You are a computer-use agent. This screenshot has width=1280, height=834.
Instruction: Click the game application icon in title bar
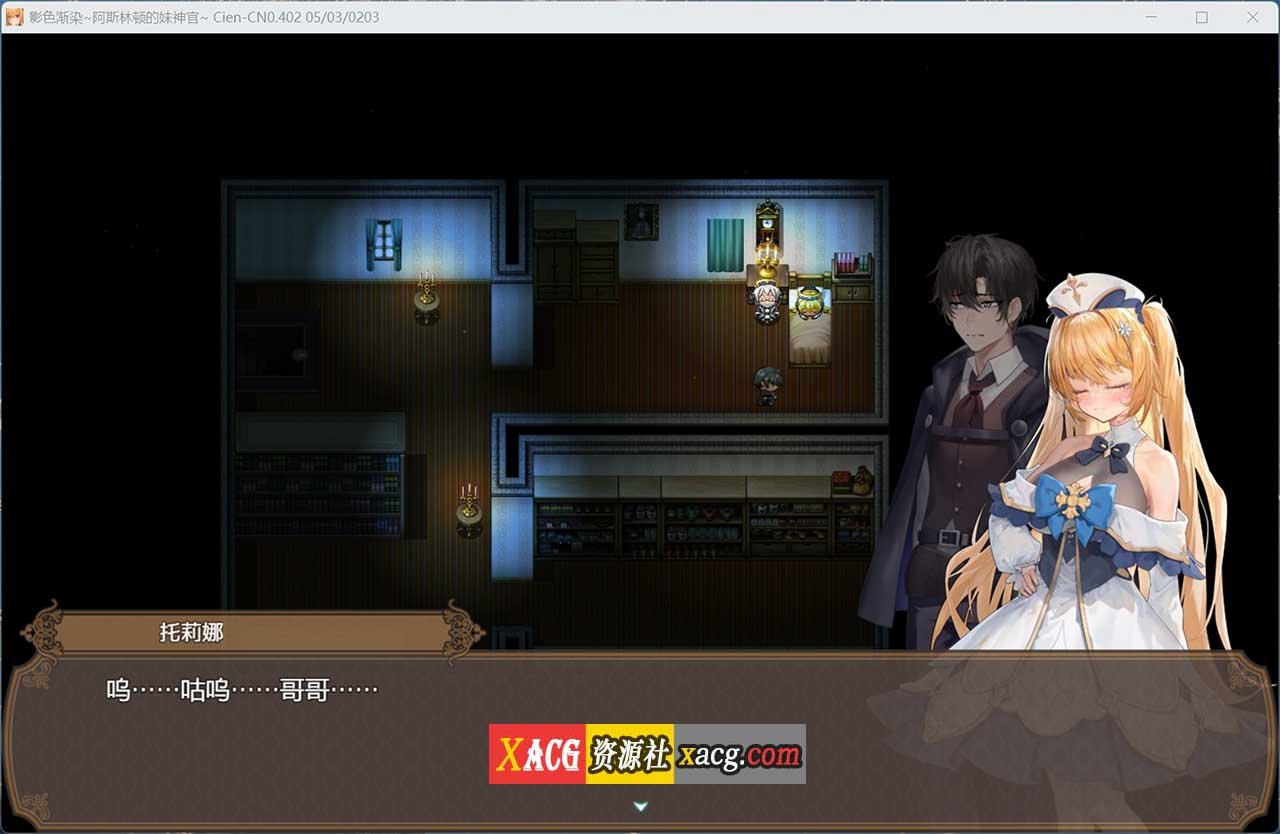click(13, 17)
